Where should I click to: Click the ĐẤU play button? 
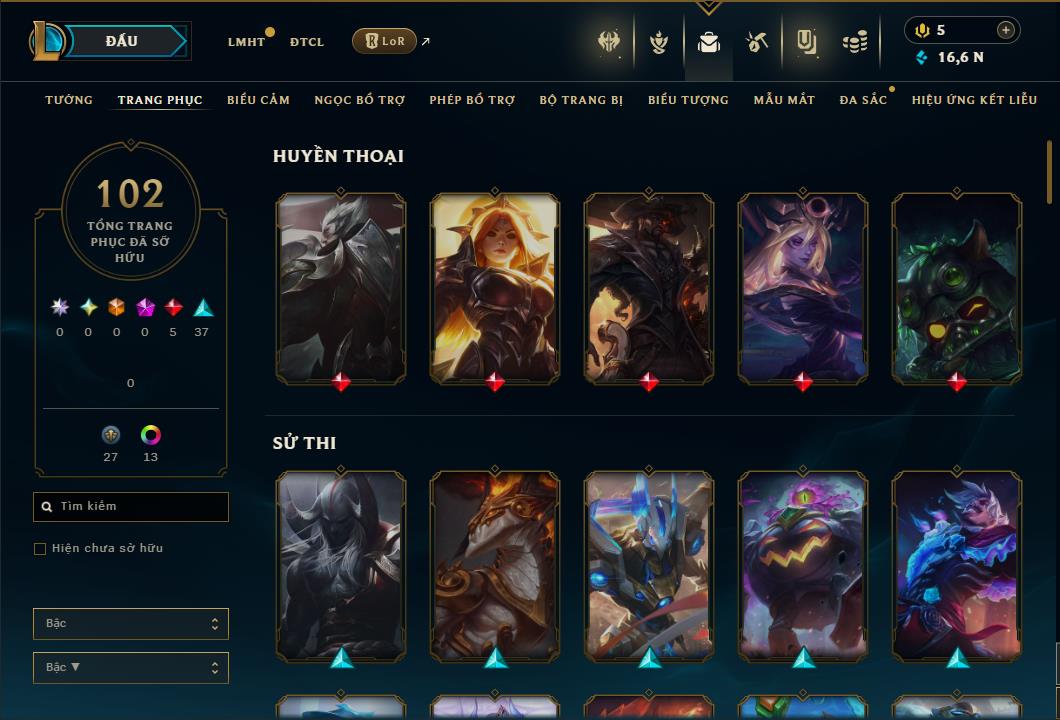click(121, 41)
